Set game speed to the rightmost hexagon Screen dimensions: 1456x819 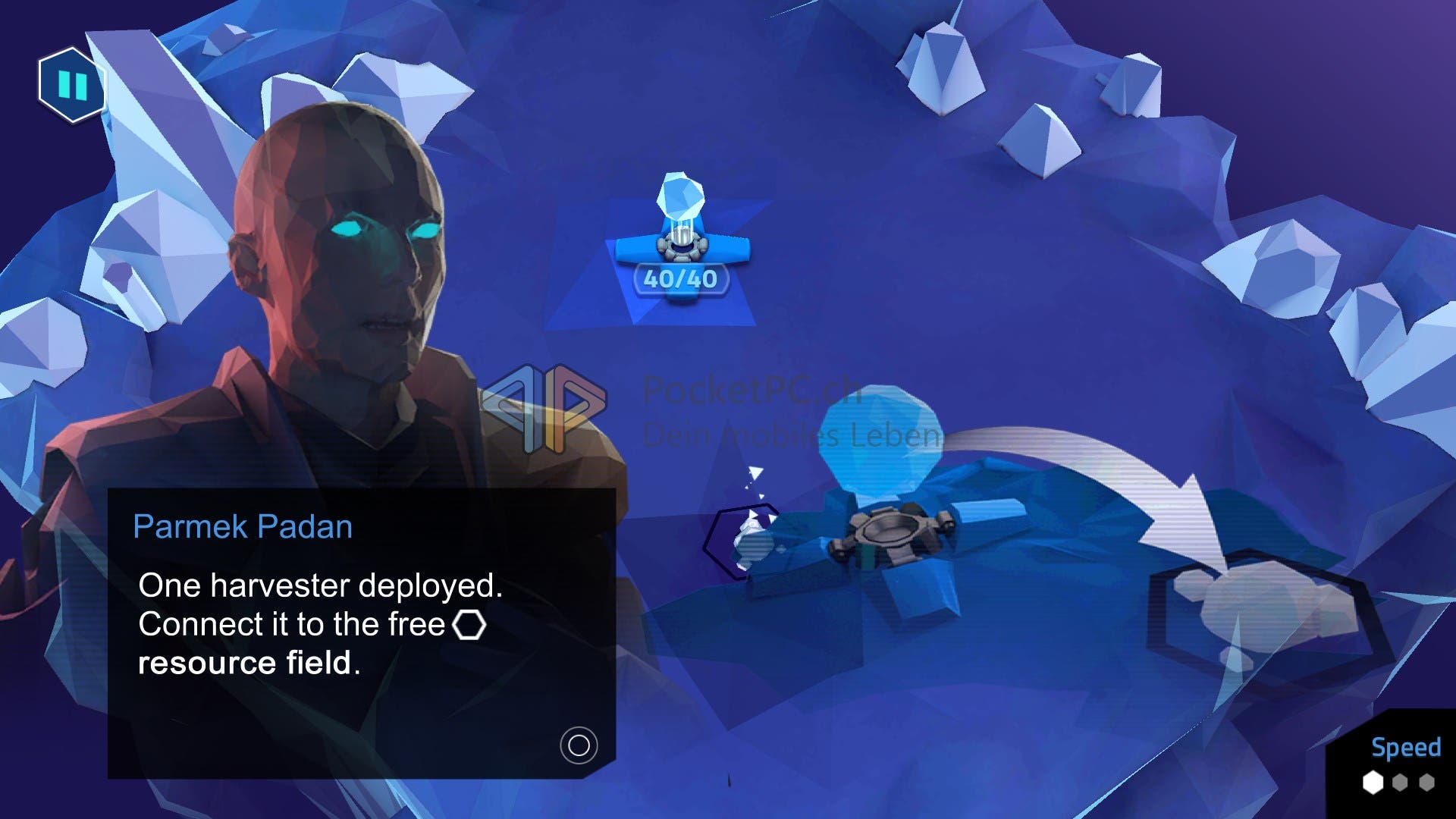1427,783
